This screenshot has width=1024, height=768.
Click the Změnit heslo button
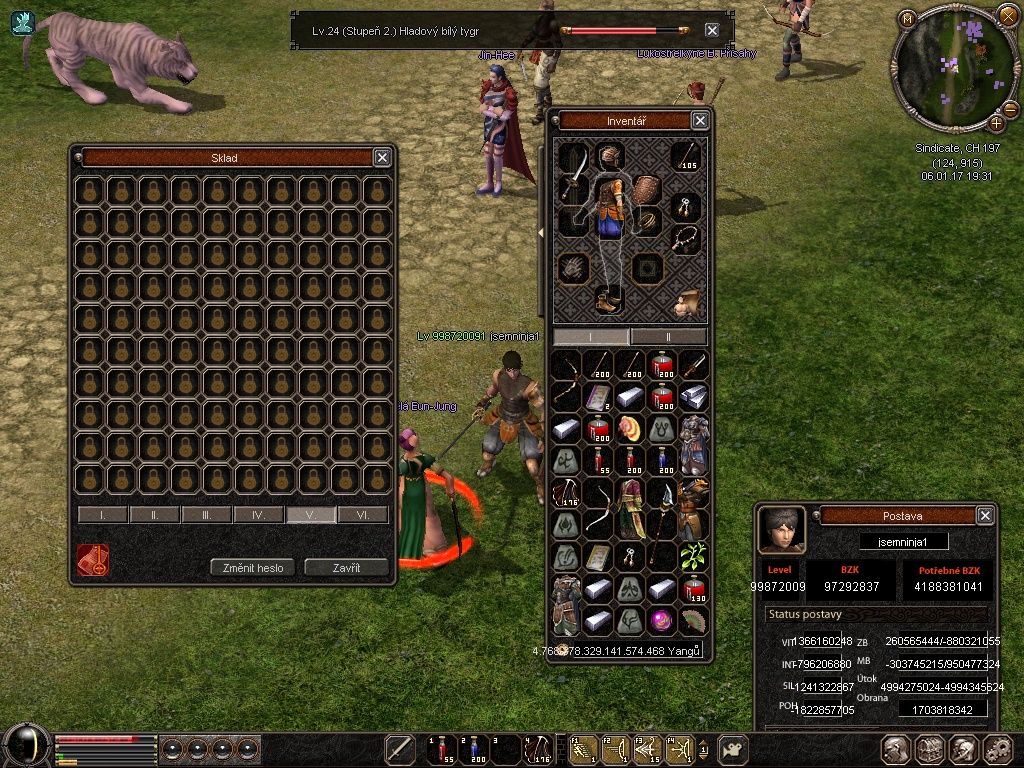click(254, 567)
